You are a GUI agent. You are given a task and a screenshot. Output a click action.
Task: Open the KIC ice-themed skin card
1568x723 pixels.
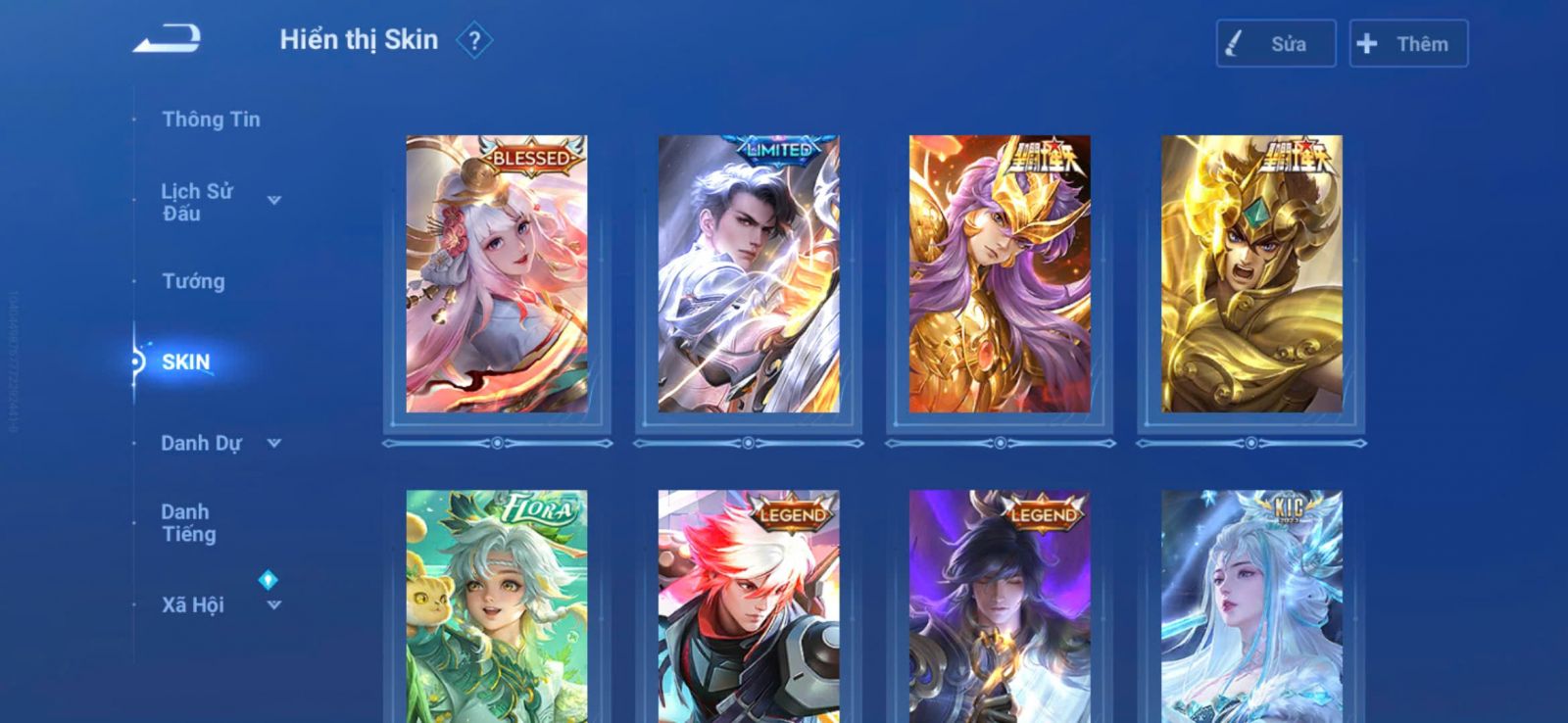click(1251, 607)
